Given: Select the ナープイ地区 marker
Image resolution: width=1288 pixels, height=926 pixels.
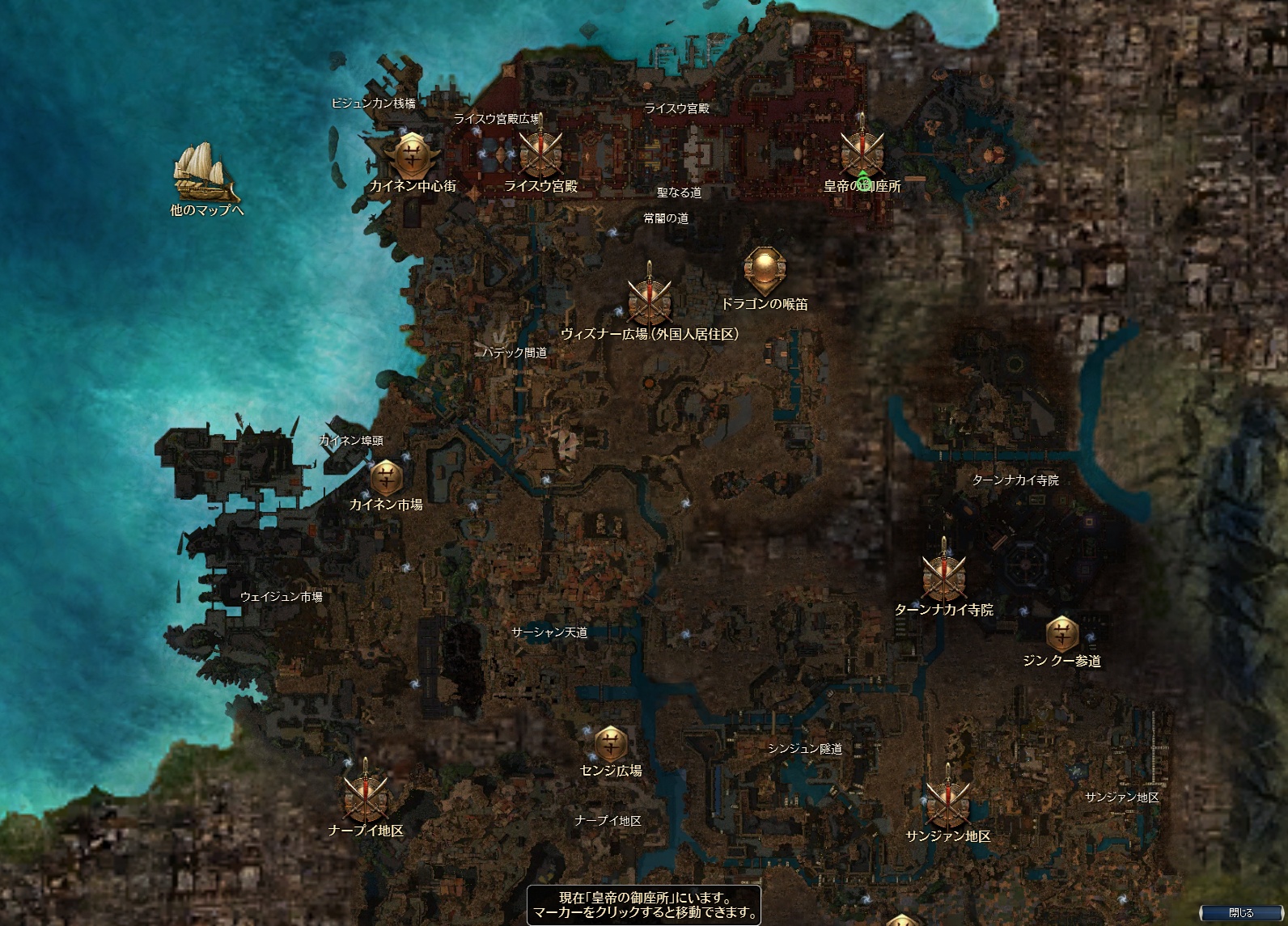Looking at the screenshot, I should click(x=365, y=796).
